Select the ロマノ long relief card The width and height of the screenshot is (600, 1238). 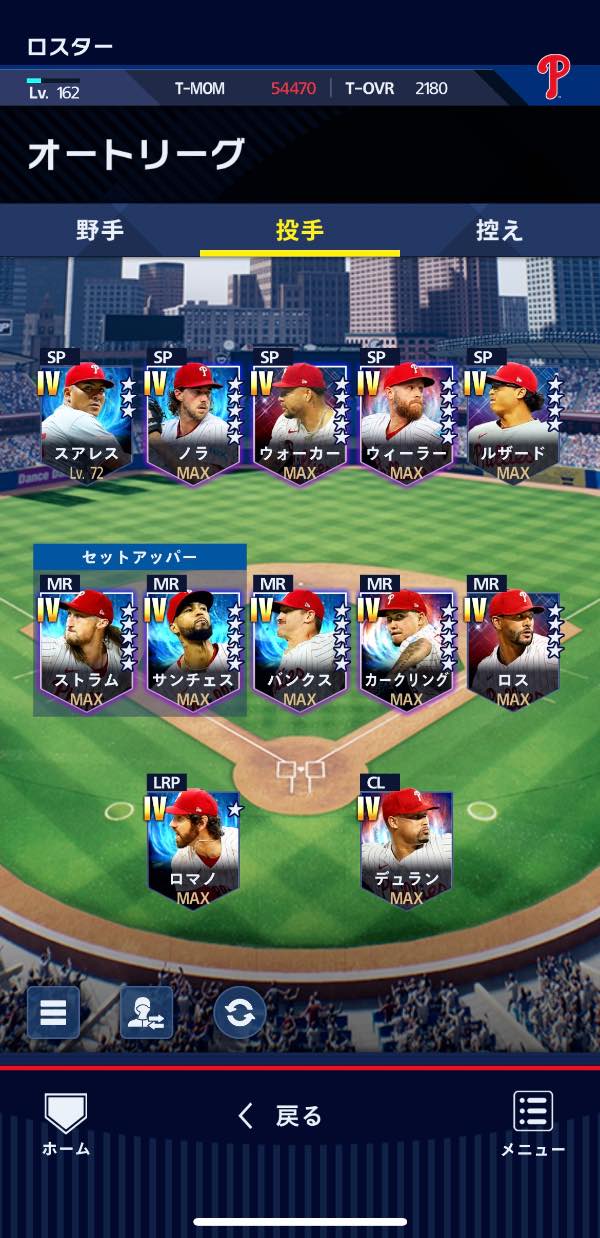[x=193, y=848]
